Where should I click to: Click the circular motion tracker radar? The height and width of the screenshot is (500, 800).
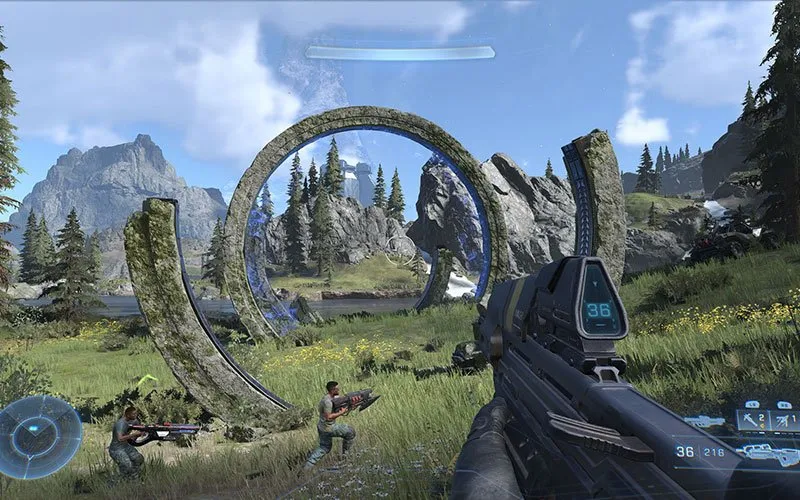(x=39, y=437)
